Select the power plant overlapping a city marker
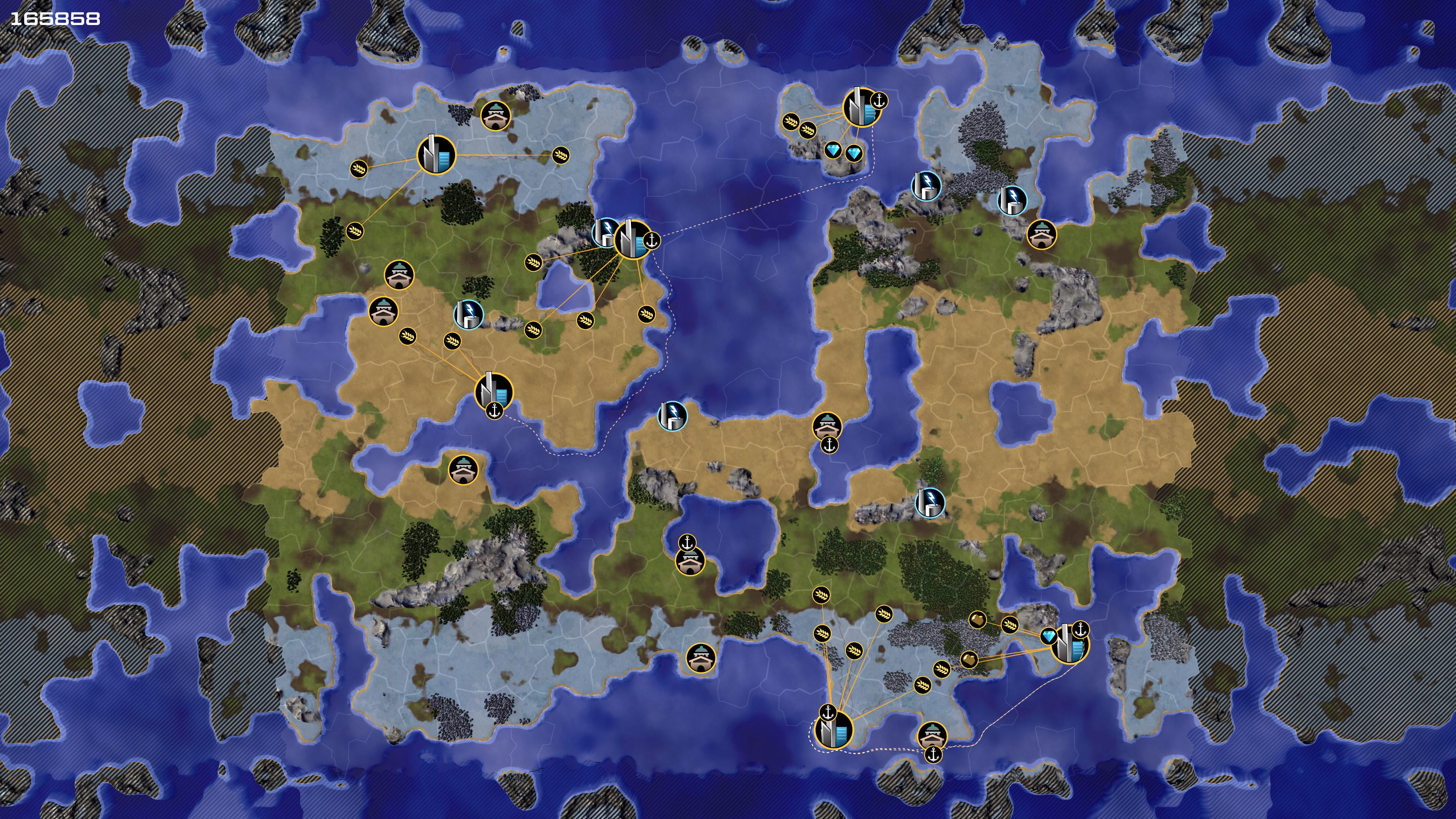 (x=604, y=232)
